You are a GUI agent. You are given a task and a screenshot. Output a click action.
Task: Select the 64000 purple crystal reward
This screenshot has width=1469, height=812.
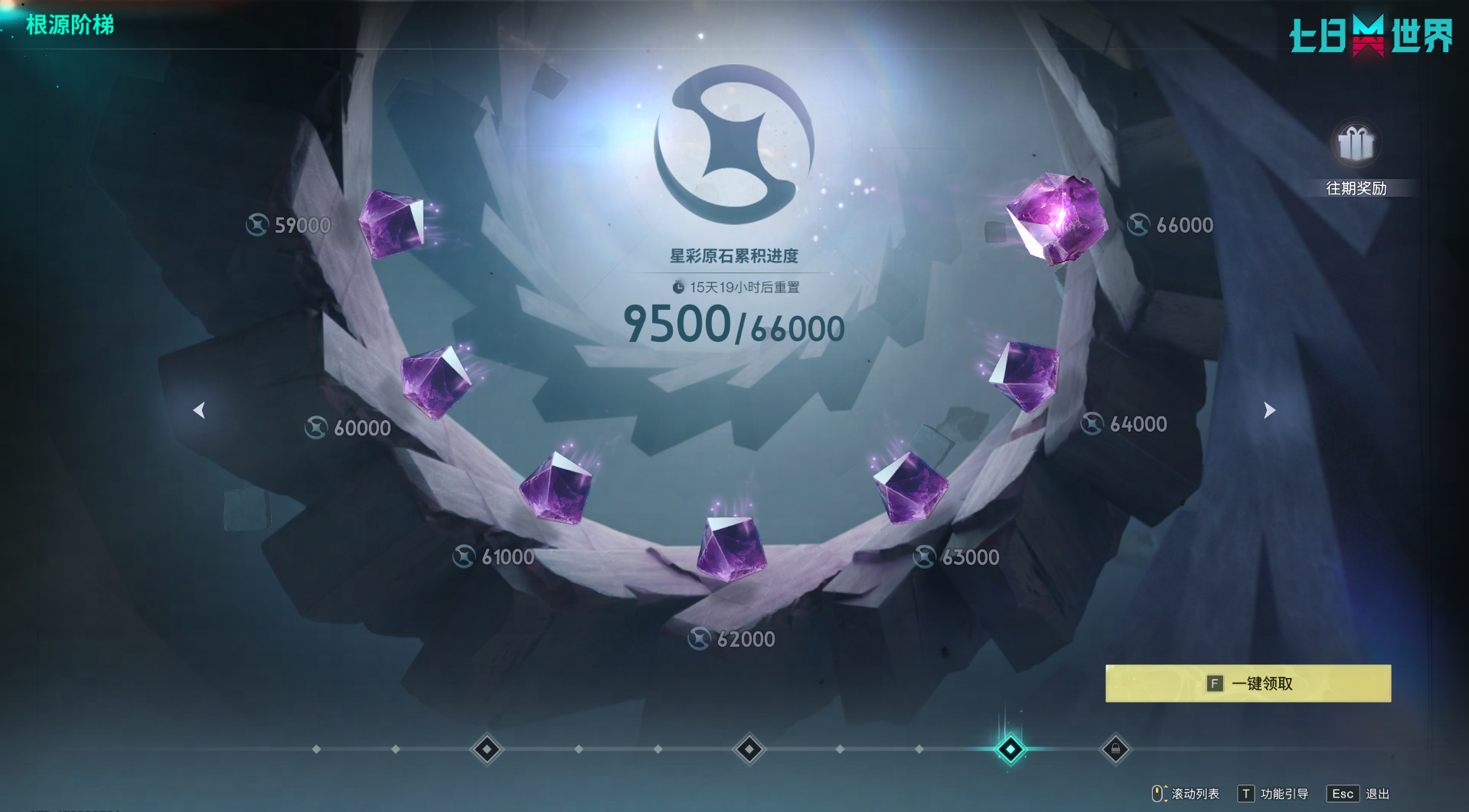point(1025,376)
